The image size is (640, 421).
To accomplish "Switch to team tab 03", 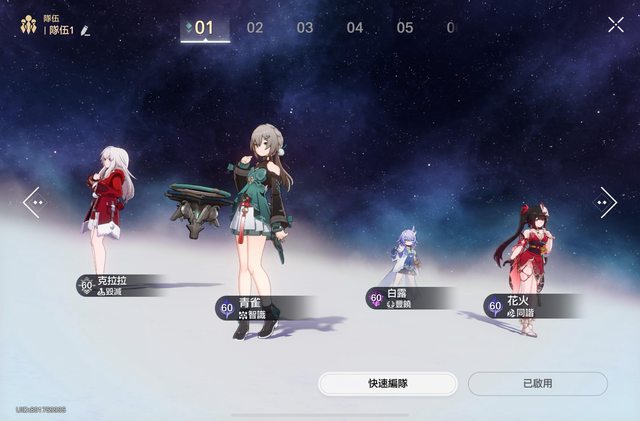I will [x=305, y=28].
